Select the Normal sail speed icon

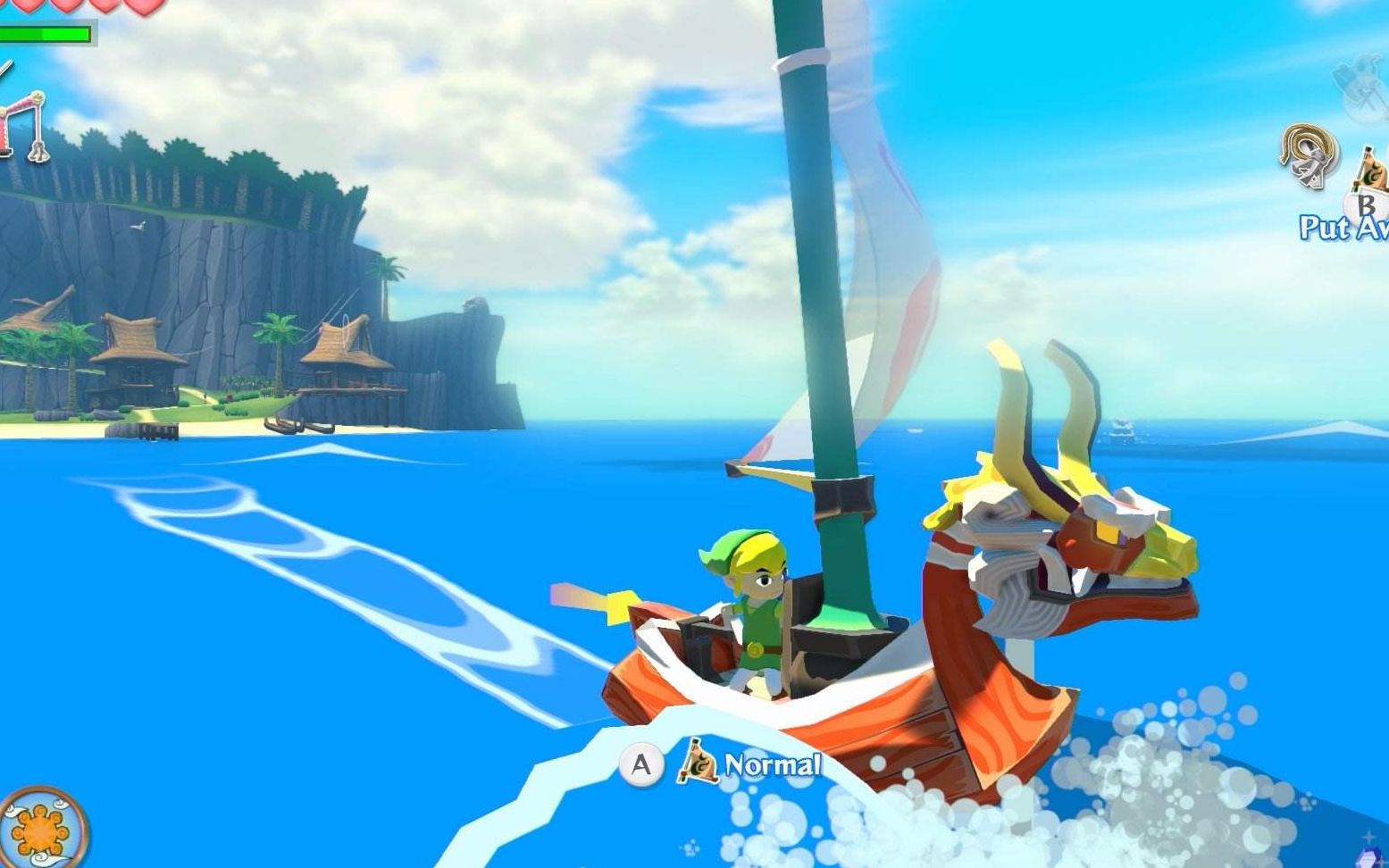coord(699,764)
